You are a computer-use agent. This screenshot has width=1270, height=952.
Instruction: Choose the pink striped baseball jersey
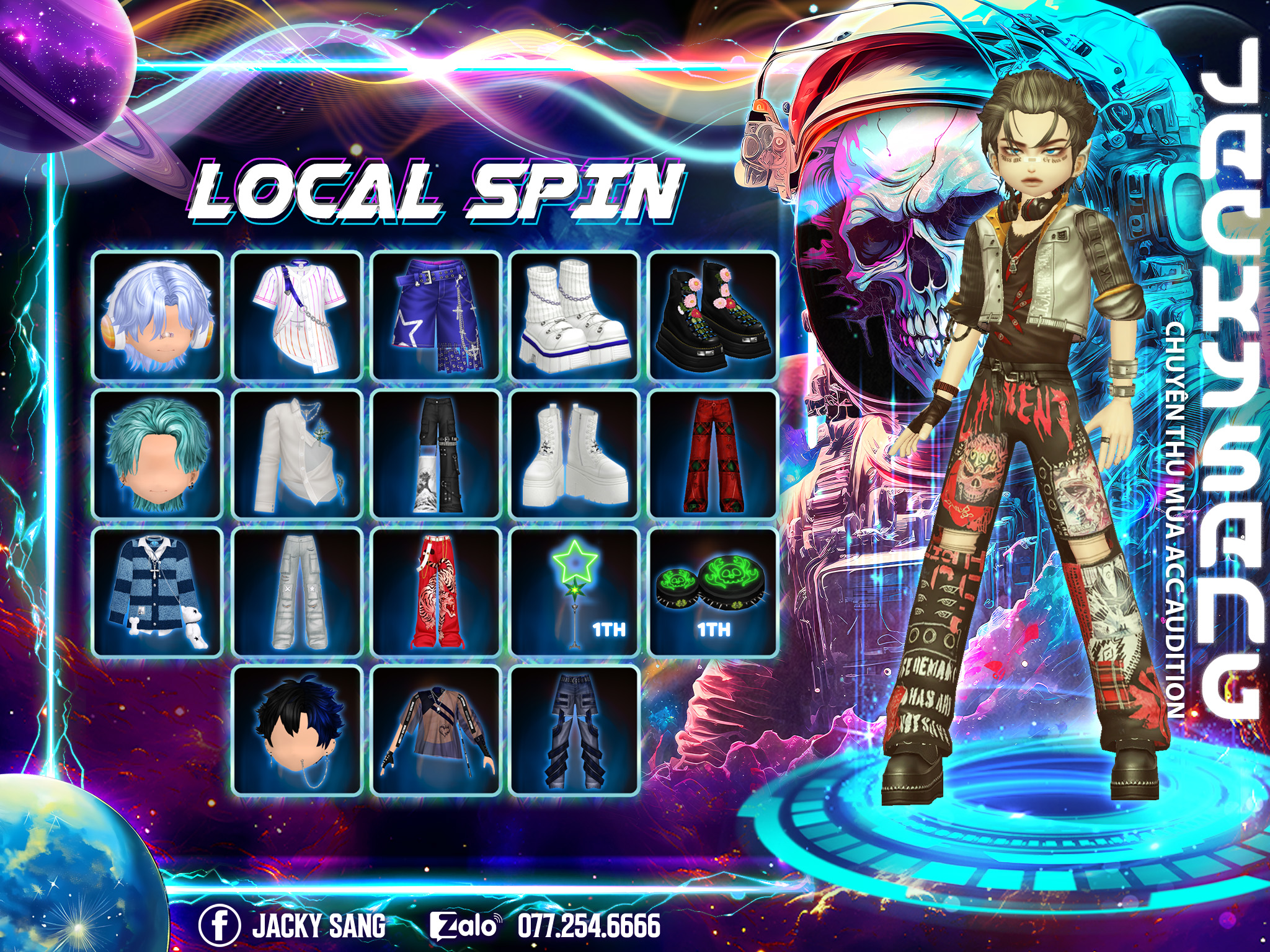[298, 316]
